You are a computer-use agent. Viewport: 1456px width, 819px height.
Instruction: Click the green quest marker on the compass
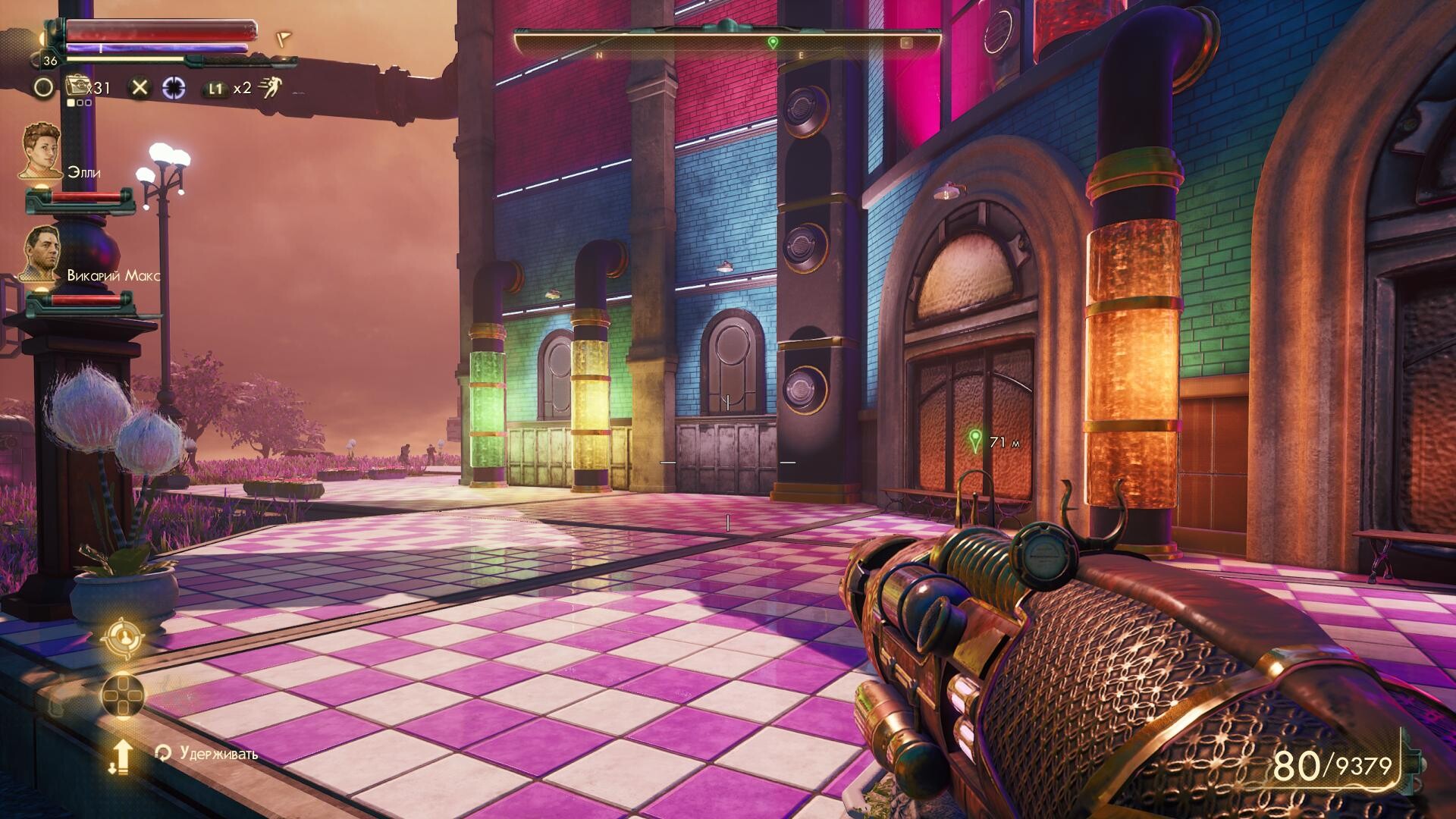point(773,42)
